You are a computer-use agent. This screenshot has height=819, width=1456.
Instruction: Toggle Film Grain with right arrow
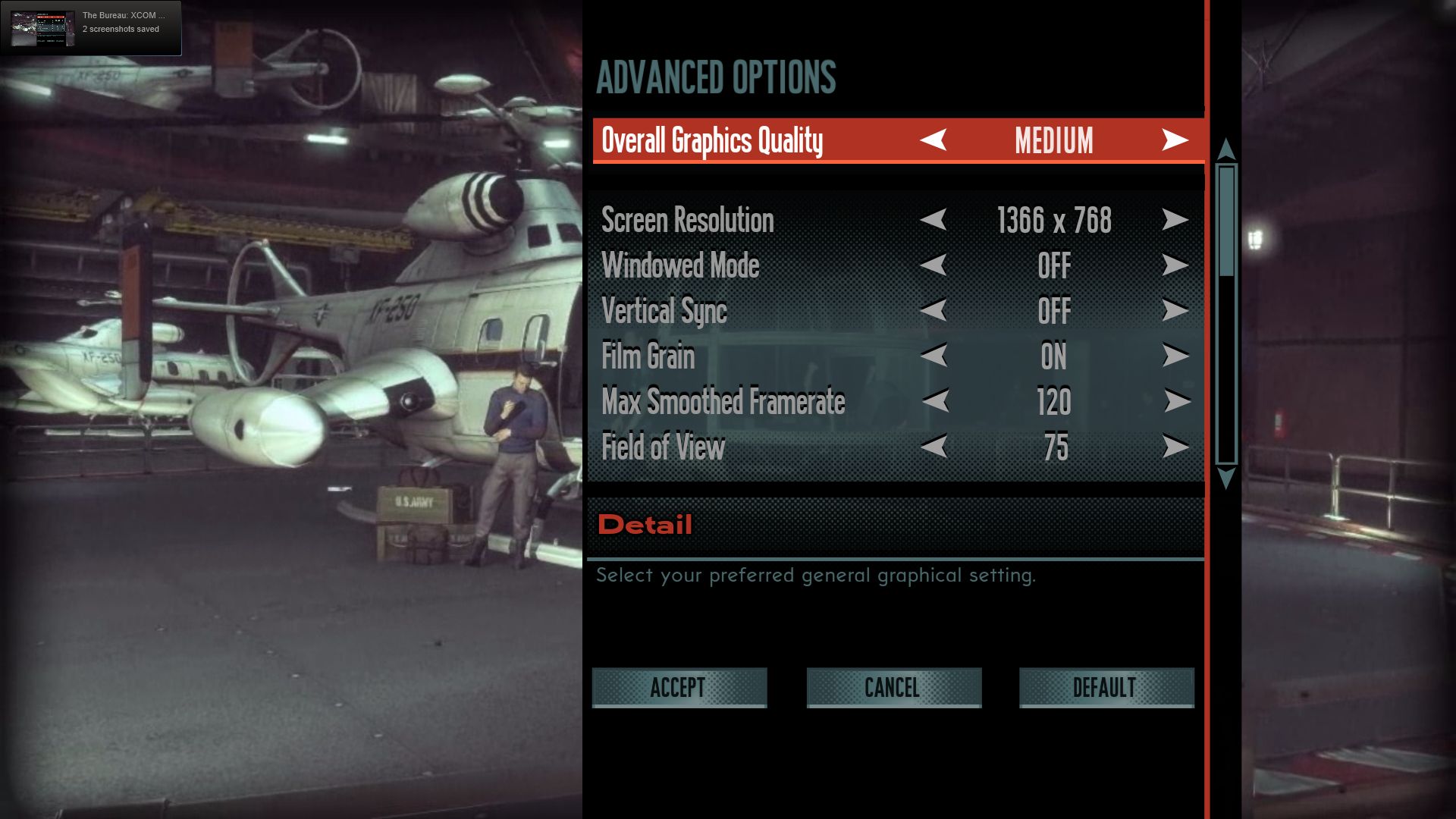[1175, 356]
